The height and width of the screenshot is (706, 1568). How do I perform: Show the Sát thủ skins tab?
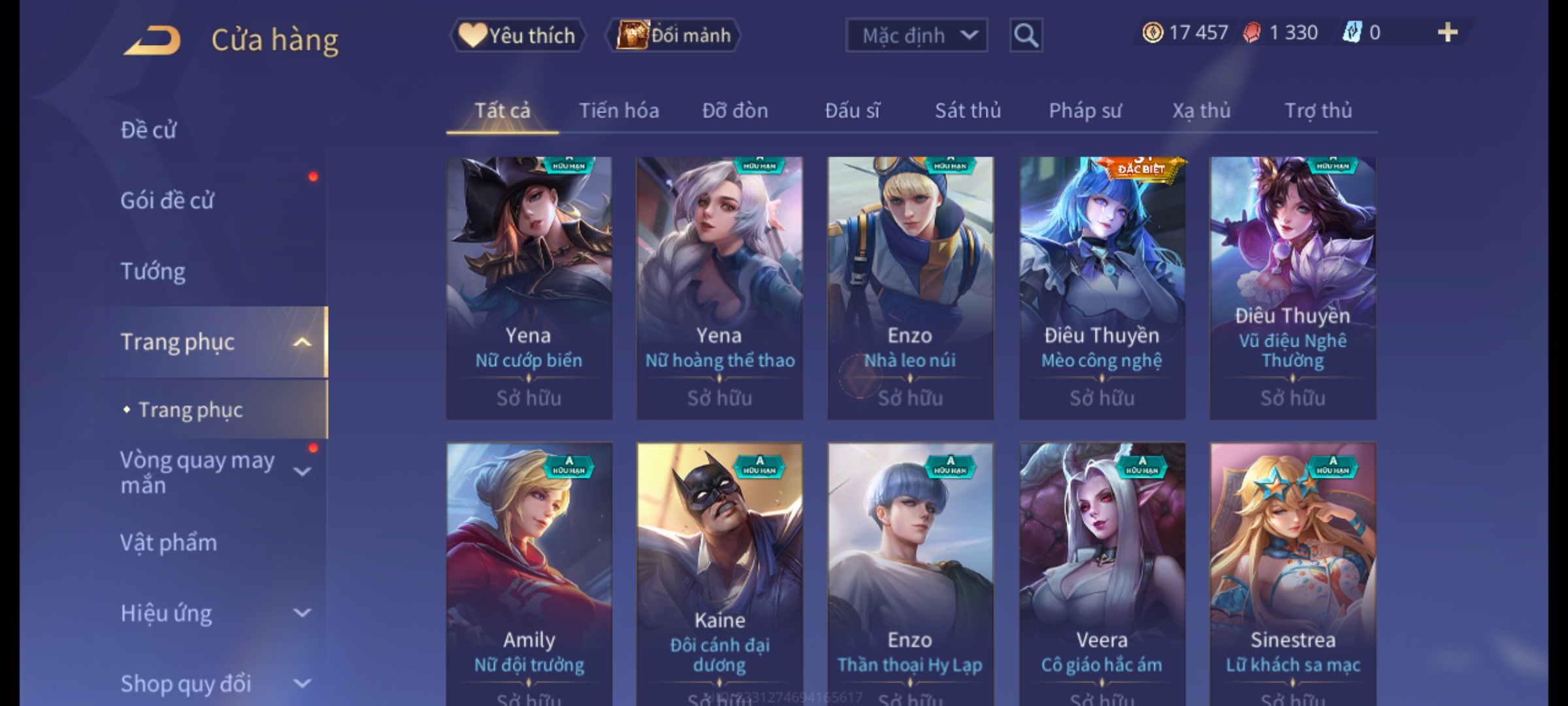tap(968, 110)
